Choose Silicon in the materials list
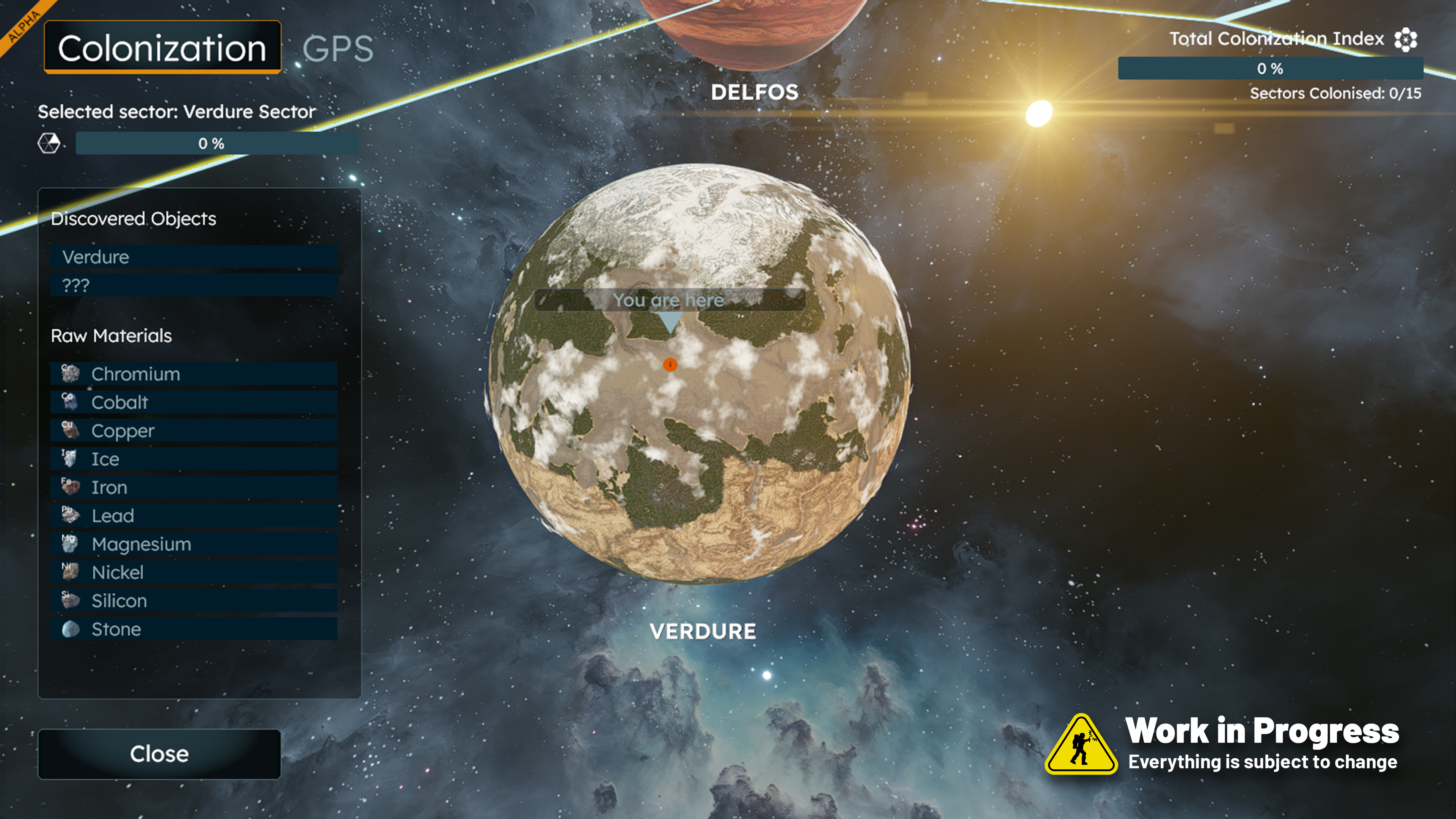The height and width of the screenshot is (819, 1456). tap(193, 601)
